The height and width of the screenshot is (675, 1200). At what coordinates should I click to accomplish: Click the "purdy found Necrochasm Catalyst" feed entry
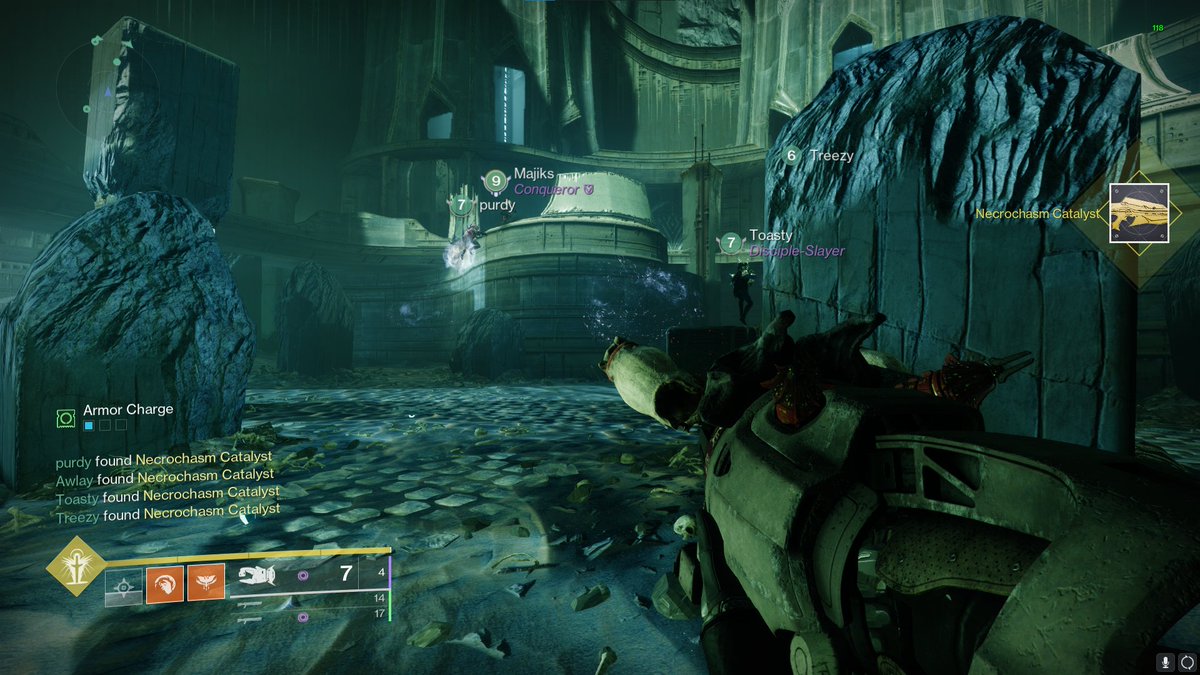pos(164,460)
